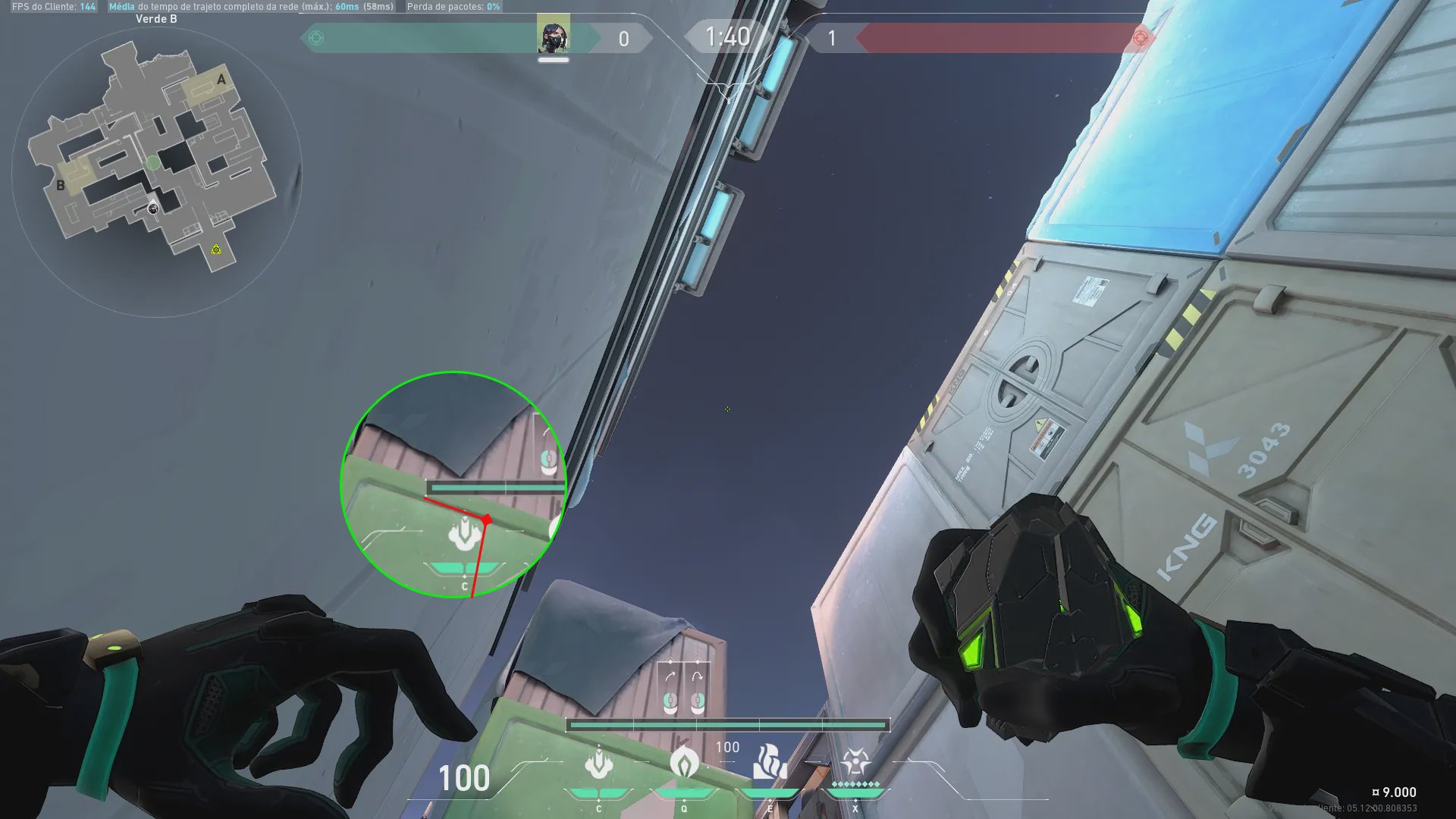The image size is (1456, 819).
Task: Click the A site label on the minimap
Action: (x=221, y=80)
